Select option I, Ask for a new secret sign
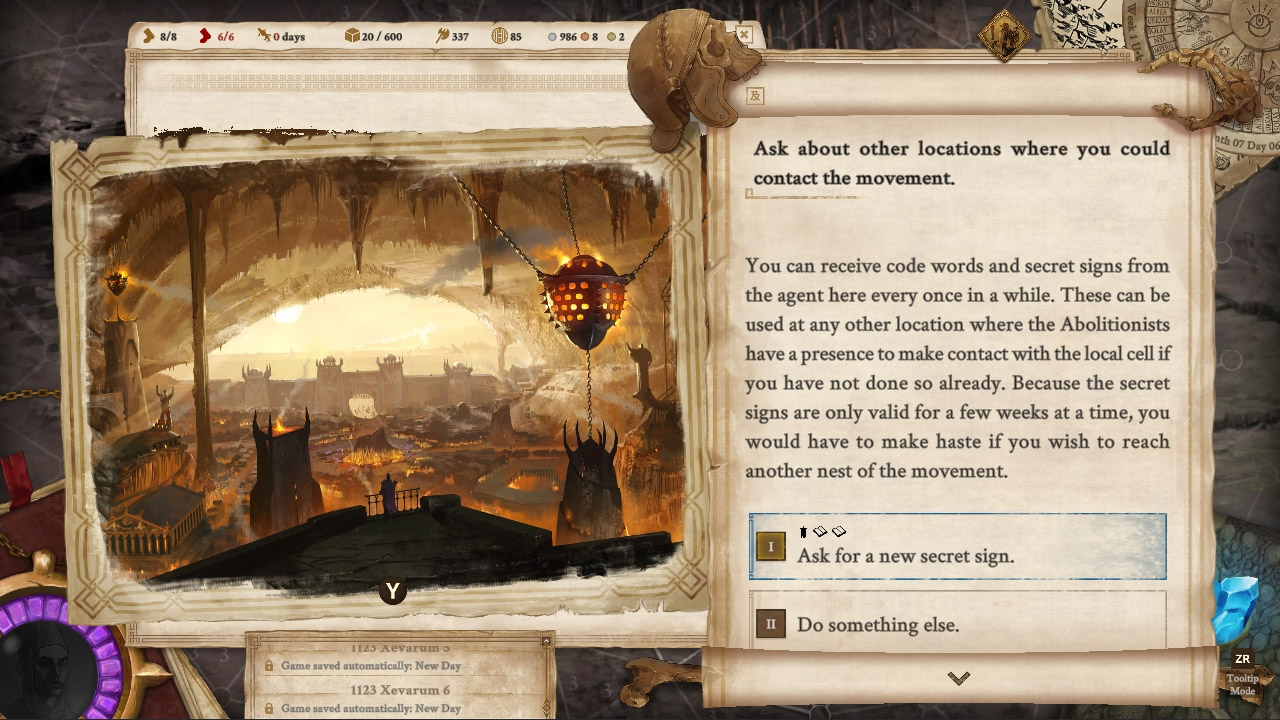1280x720 pixels. point(957,546)
